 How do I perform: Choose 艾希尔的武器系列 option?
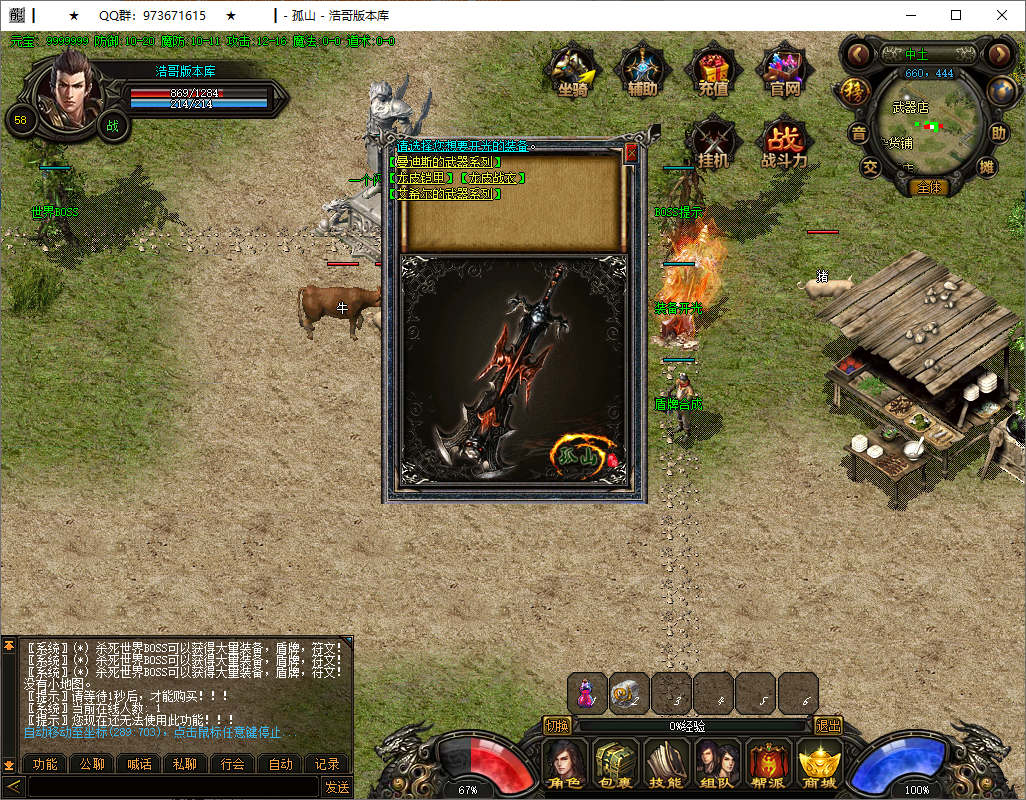click(x=444, y=194)
